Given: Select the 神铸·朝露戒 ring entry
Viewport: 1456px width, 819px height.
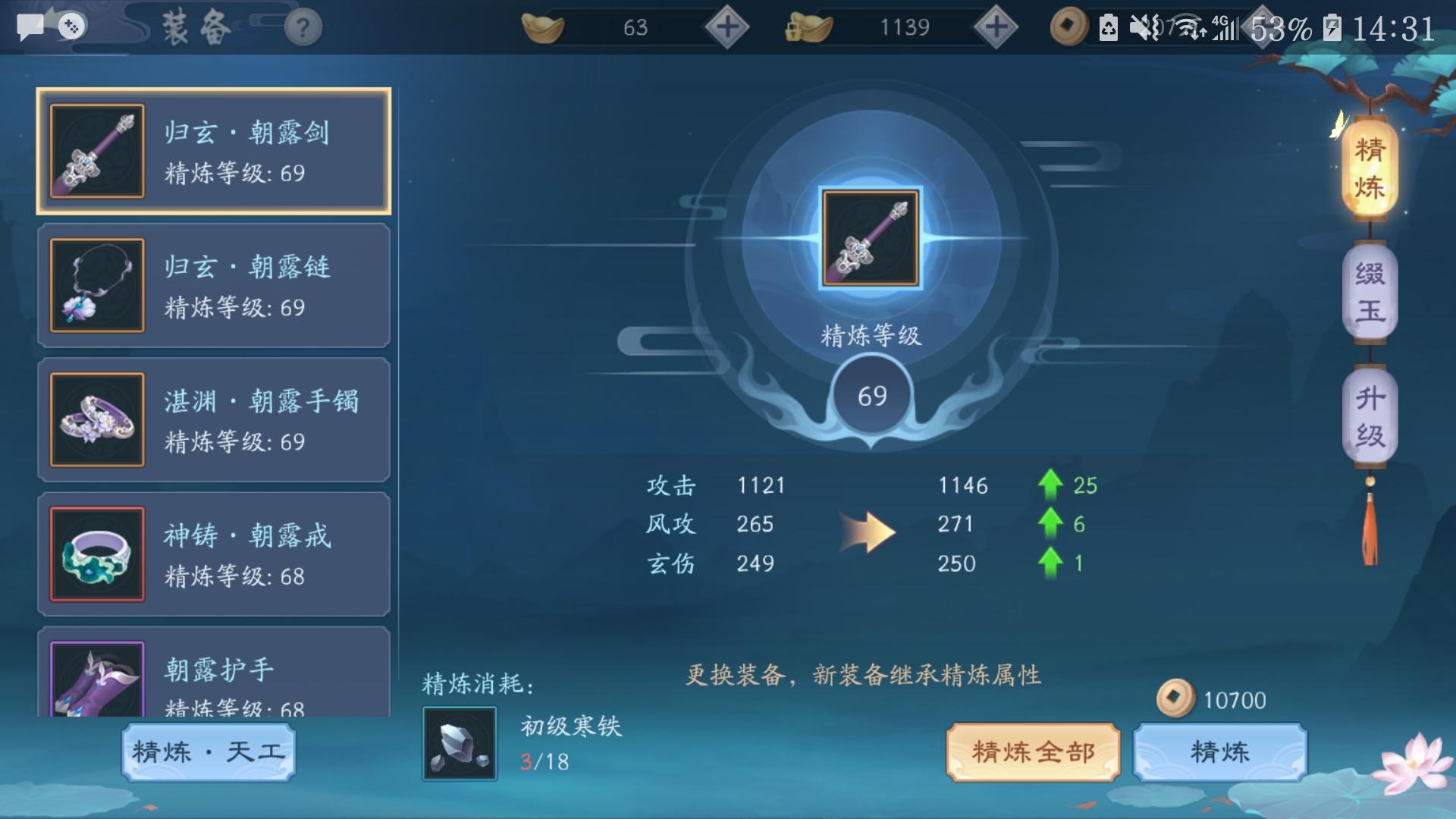Looking at the screenshot, I should coord(215,554).
